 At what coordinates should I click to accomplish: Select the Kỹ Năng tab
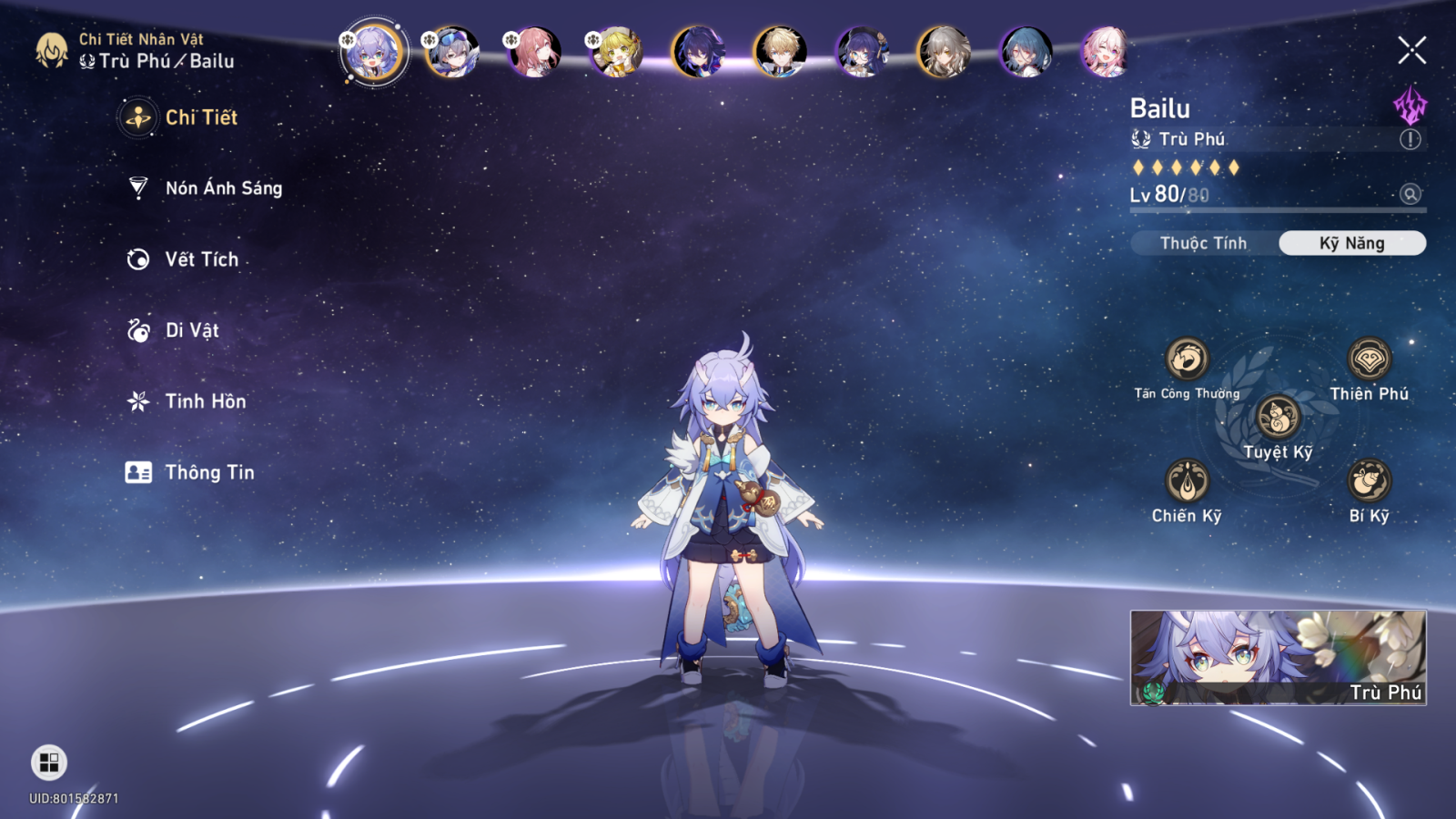pos(1352,243)
